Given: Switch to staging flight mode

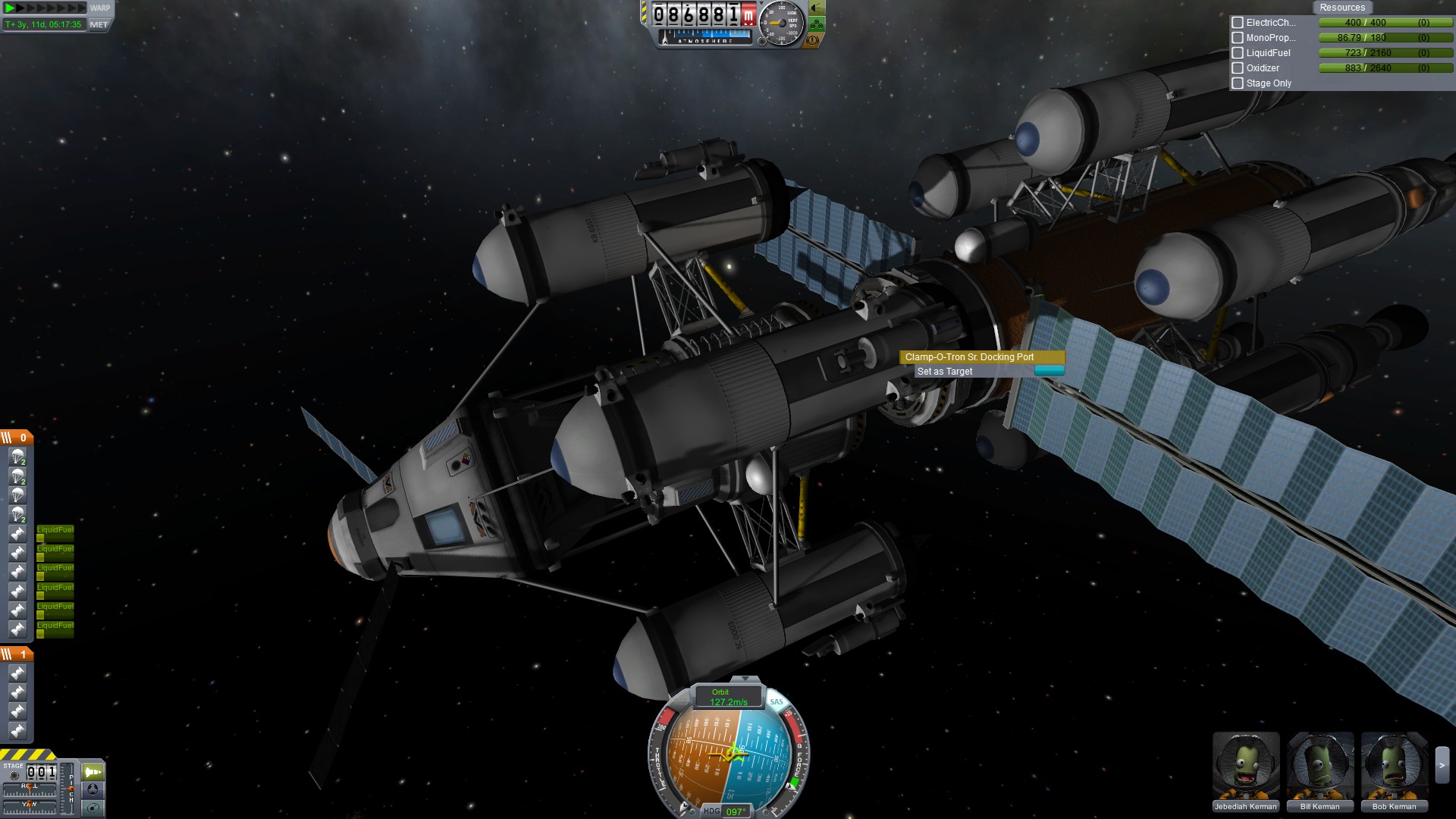Looking at the screenshot, I should pos(93,772).
